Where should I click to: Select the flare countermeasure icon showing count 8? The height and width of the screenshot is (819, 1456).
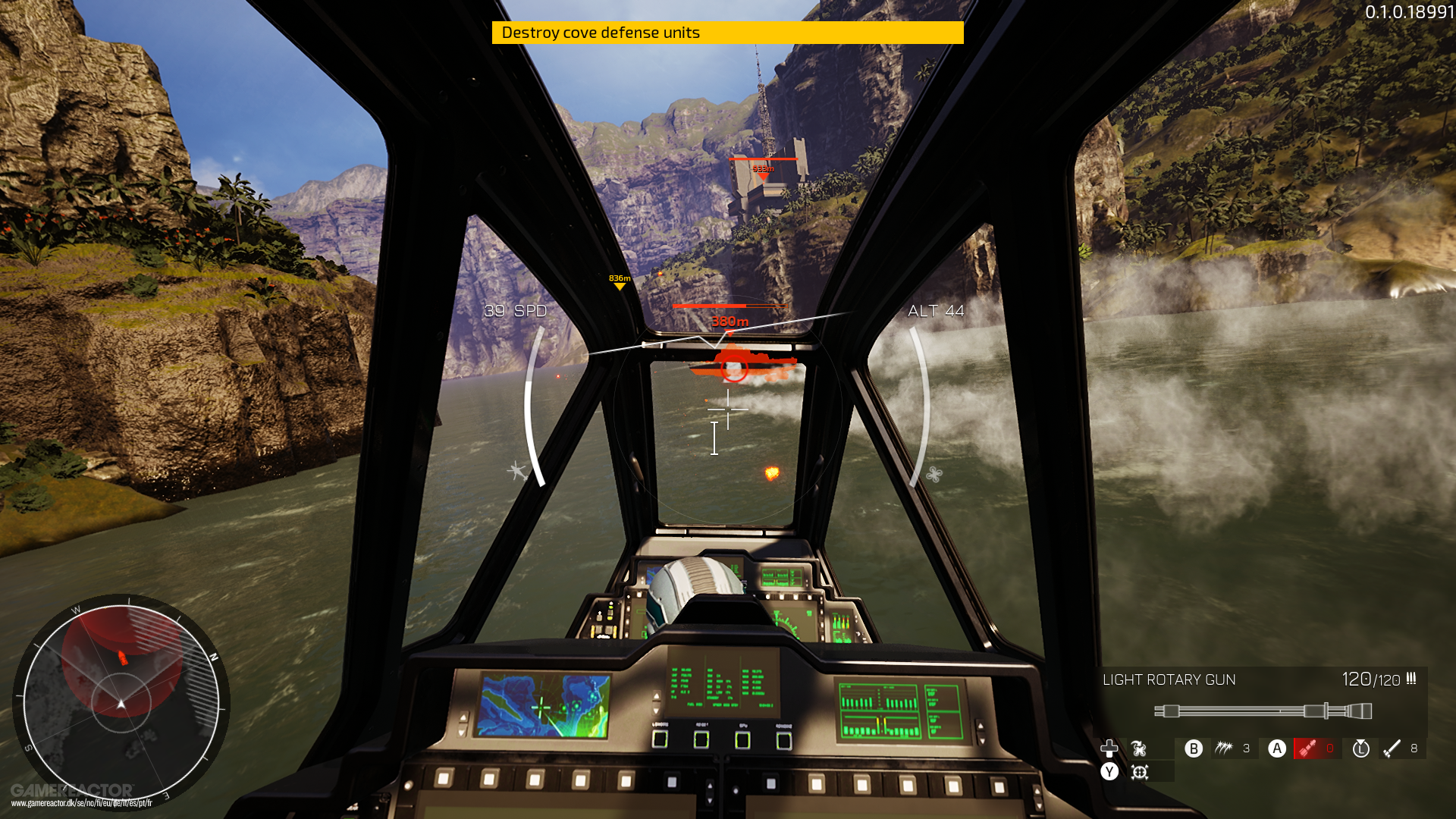pyautogui.click(x=1392, y=749)
